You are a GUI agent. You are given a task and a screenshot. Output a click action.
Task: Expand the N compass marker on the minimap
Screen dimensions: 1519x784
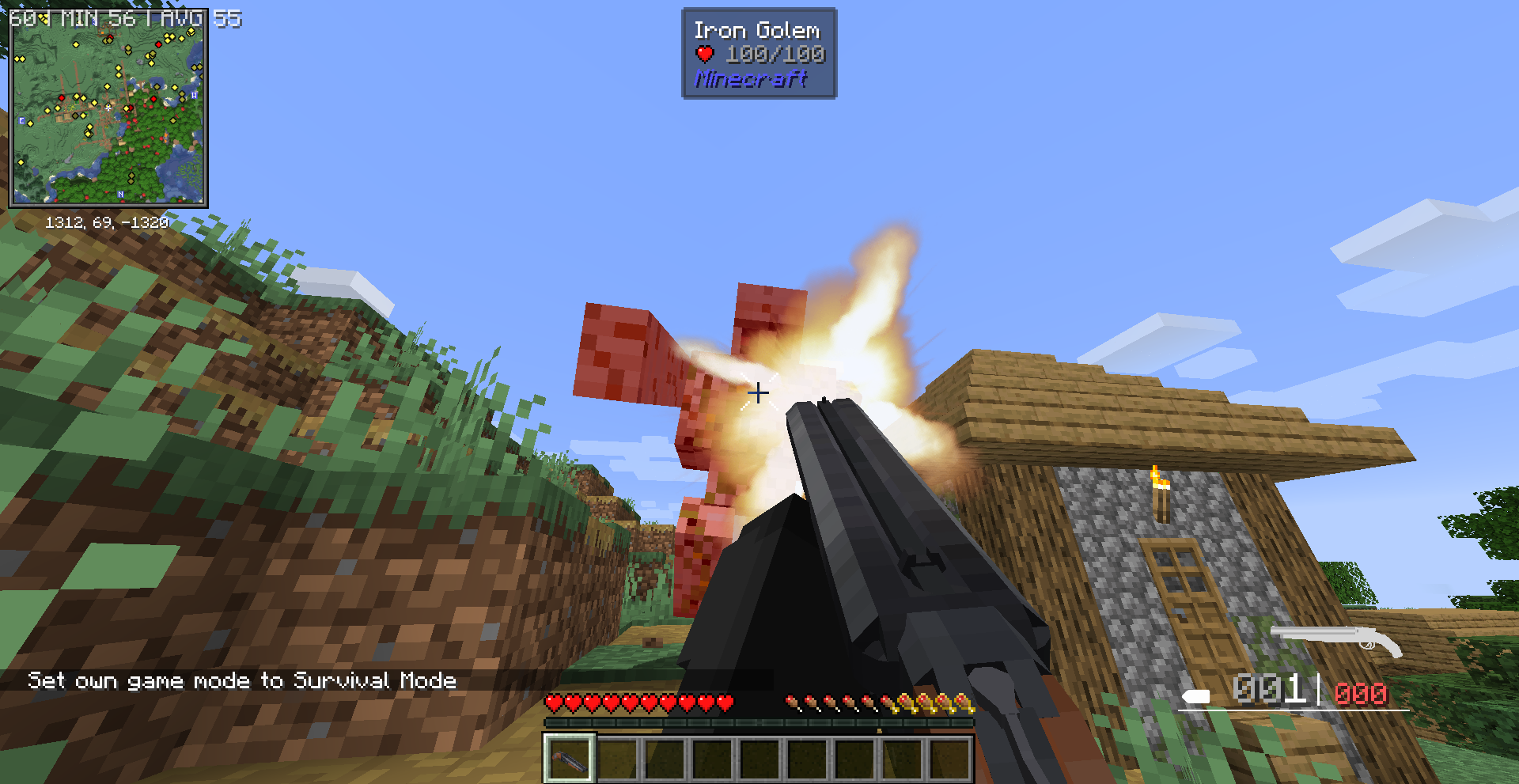121,194
